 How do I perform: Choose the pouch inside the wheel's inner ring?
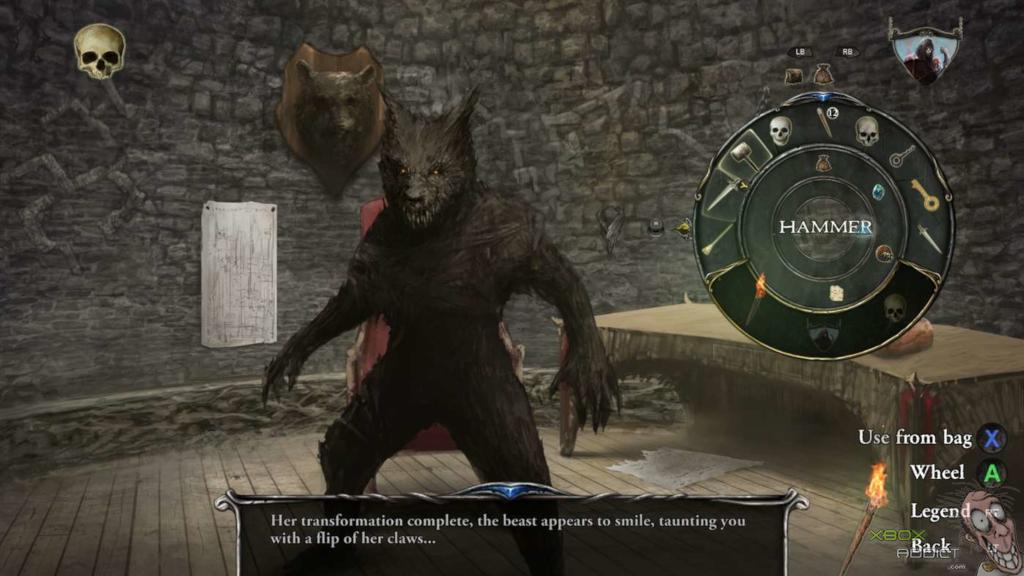[x=823, y=161]
